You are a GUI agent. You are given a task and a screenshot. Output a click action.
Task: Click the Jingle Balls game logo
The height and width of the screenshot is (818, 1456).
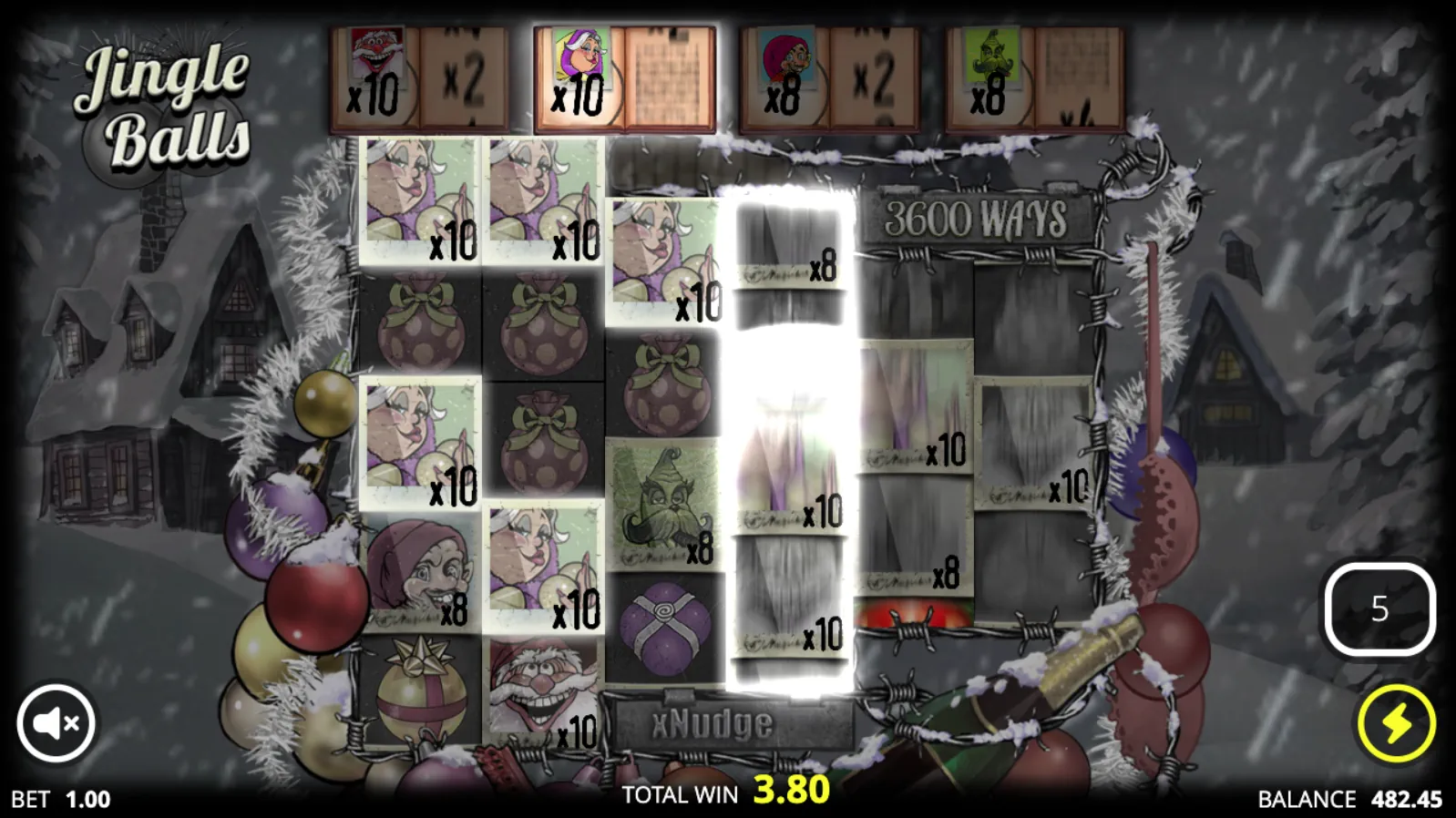pyautogui.click(x=164, y=96)
